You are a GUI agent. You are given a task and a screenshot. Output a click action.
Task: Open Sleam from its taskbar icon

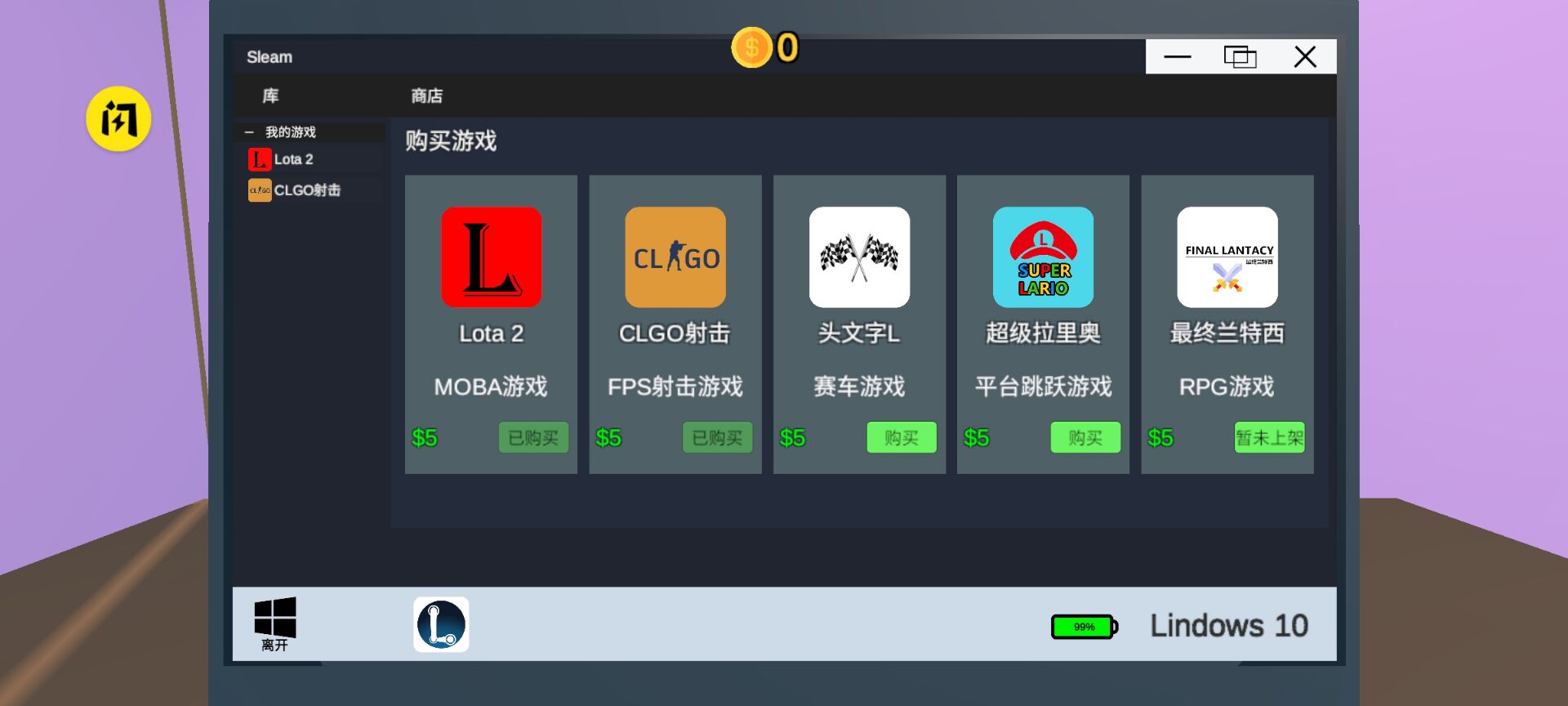click(x=441, y=623)
